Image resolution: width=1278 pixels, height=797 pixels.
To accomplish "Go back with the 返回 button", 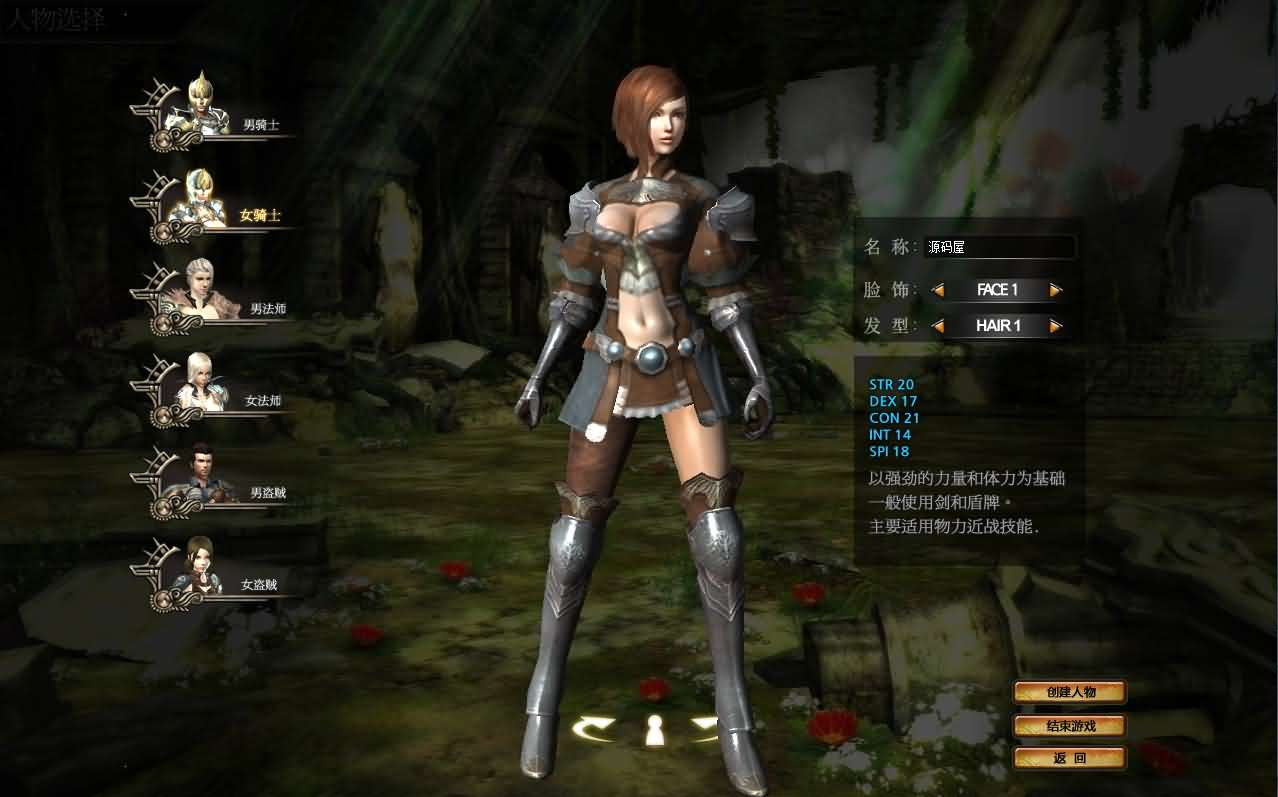I will pos(1070,758).
